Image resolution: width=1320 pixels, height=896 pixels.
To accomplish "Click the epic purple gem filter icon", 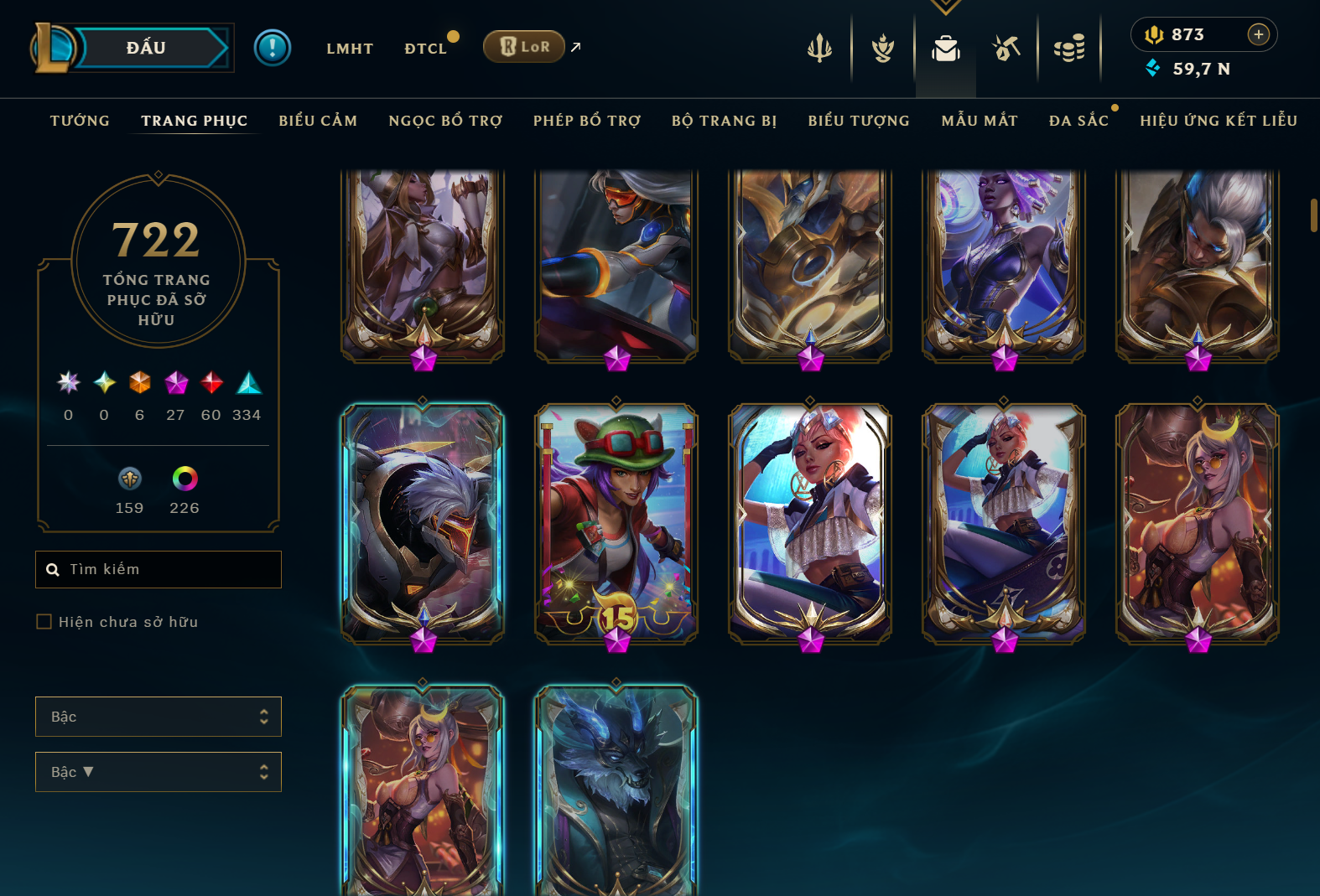I will coord(175,383).
